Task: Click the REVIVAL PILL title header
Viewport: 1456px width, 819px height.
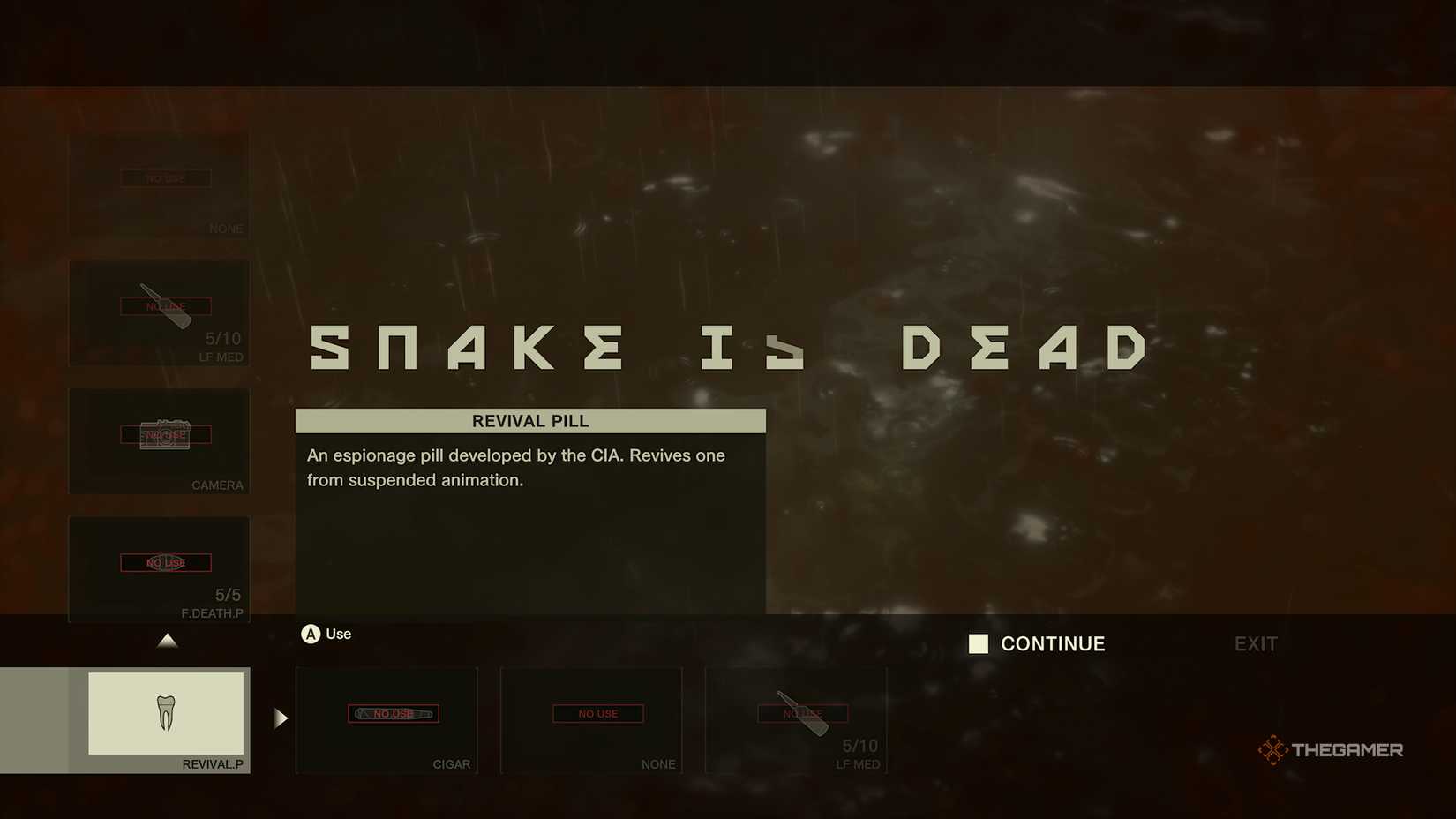Action: tap(529, 421)
